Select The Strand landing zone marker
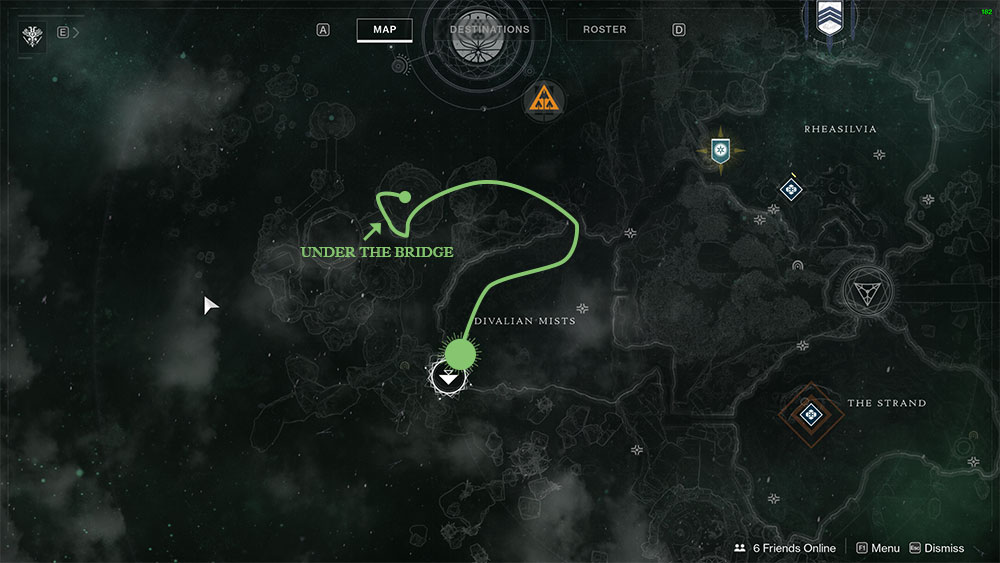Viewport: 1000px width, 563px height. pos(810,411)
